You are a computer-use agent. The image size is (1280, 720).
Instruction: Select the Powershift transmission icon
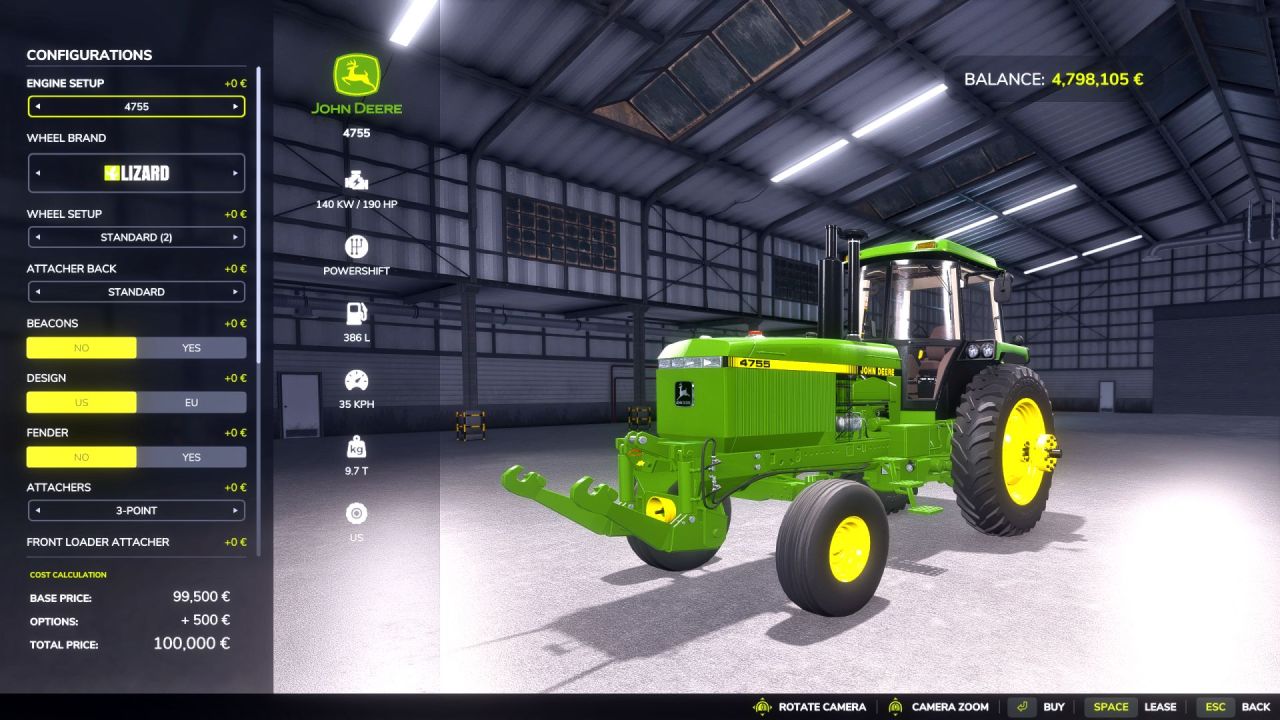[355, 246]
